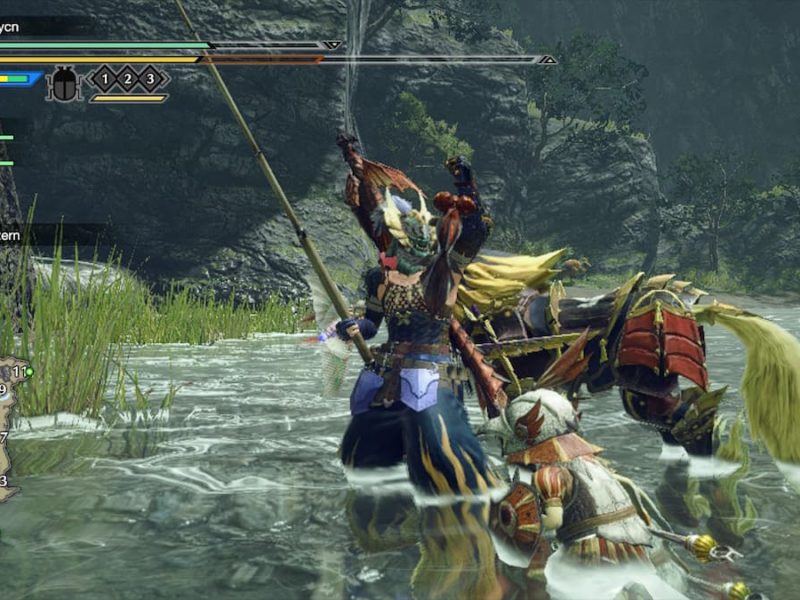
Task: Click the green dot marker near area 11
Action: click(30, 372)
